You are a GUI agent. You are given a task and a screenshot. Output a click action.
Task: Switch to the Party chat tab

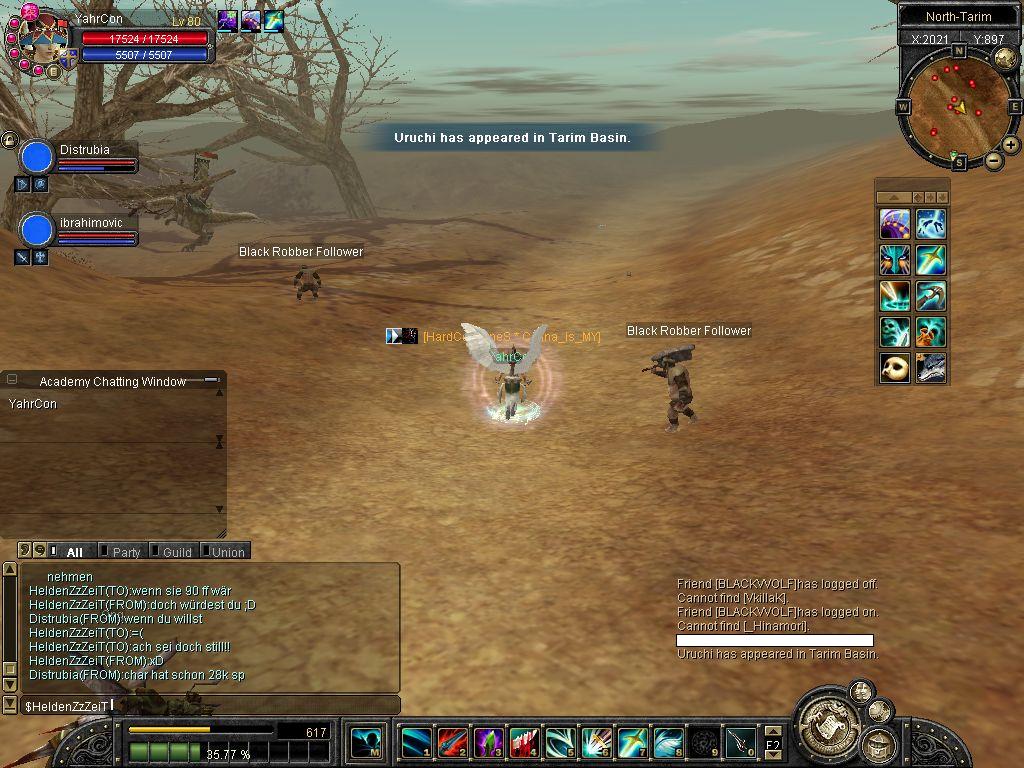pyautogui.click(x=126, y=552)
